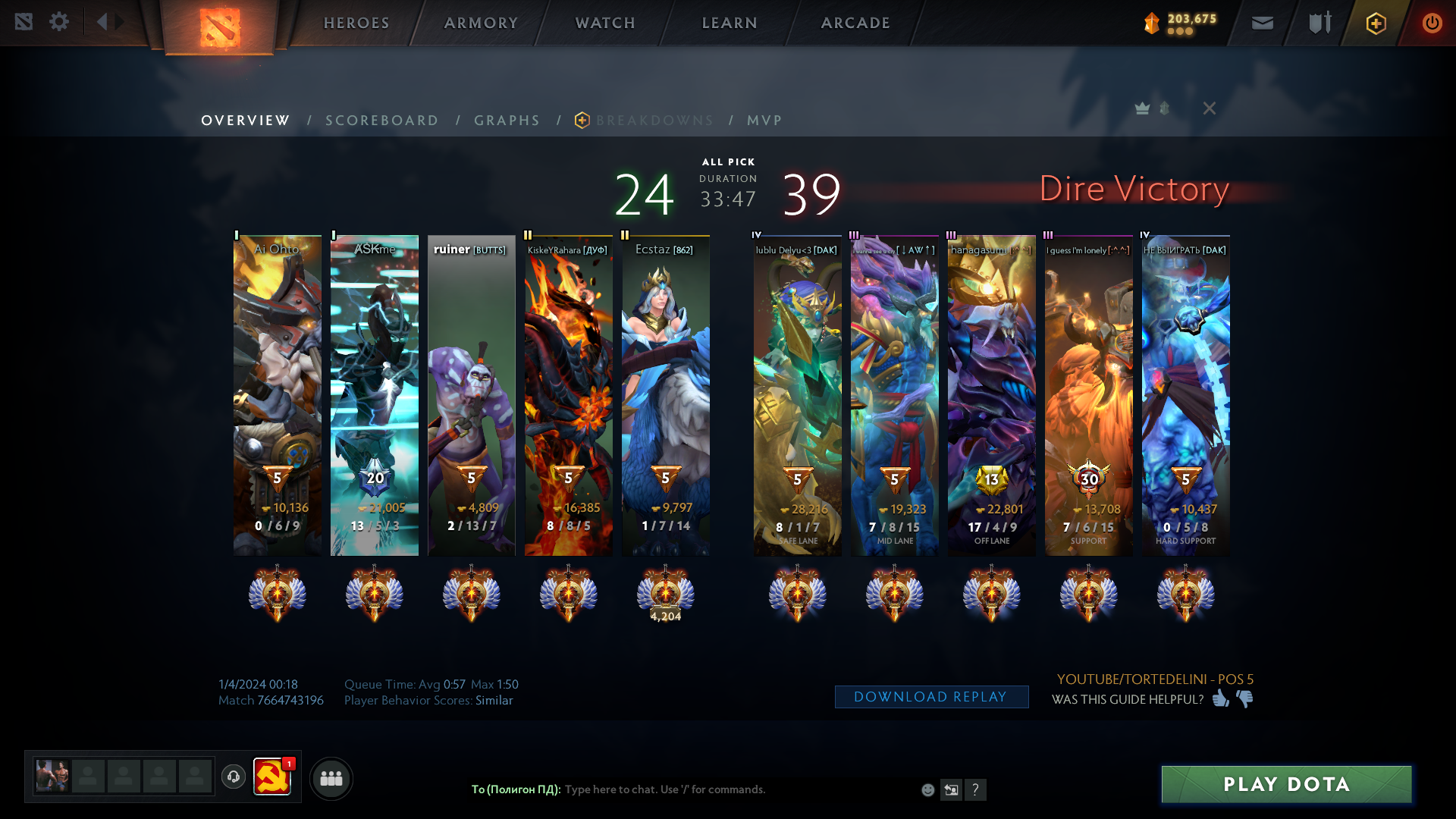
Task: Go to the Armory section
Action: (x=481, y=23)
